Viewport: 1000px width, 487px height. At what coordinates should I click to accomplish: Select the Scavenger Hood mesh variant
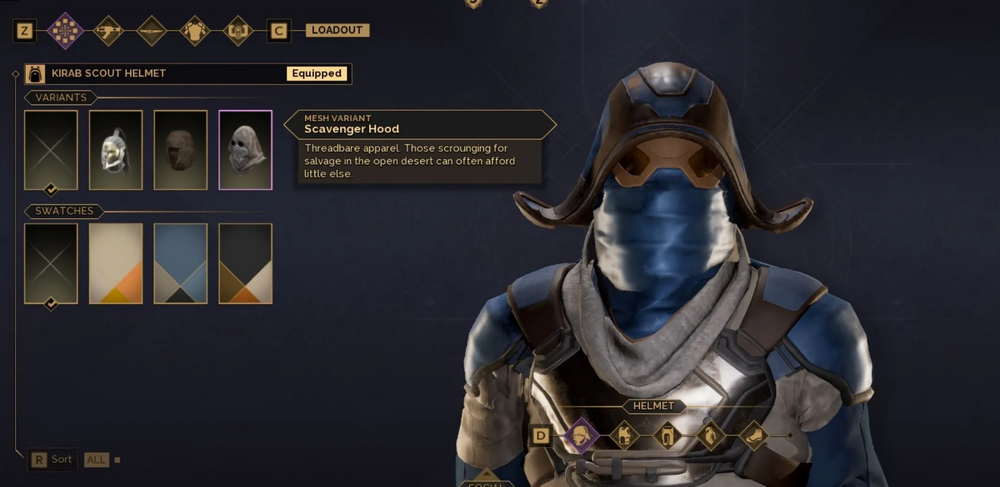[x=245, y=150]
